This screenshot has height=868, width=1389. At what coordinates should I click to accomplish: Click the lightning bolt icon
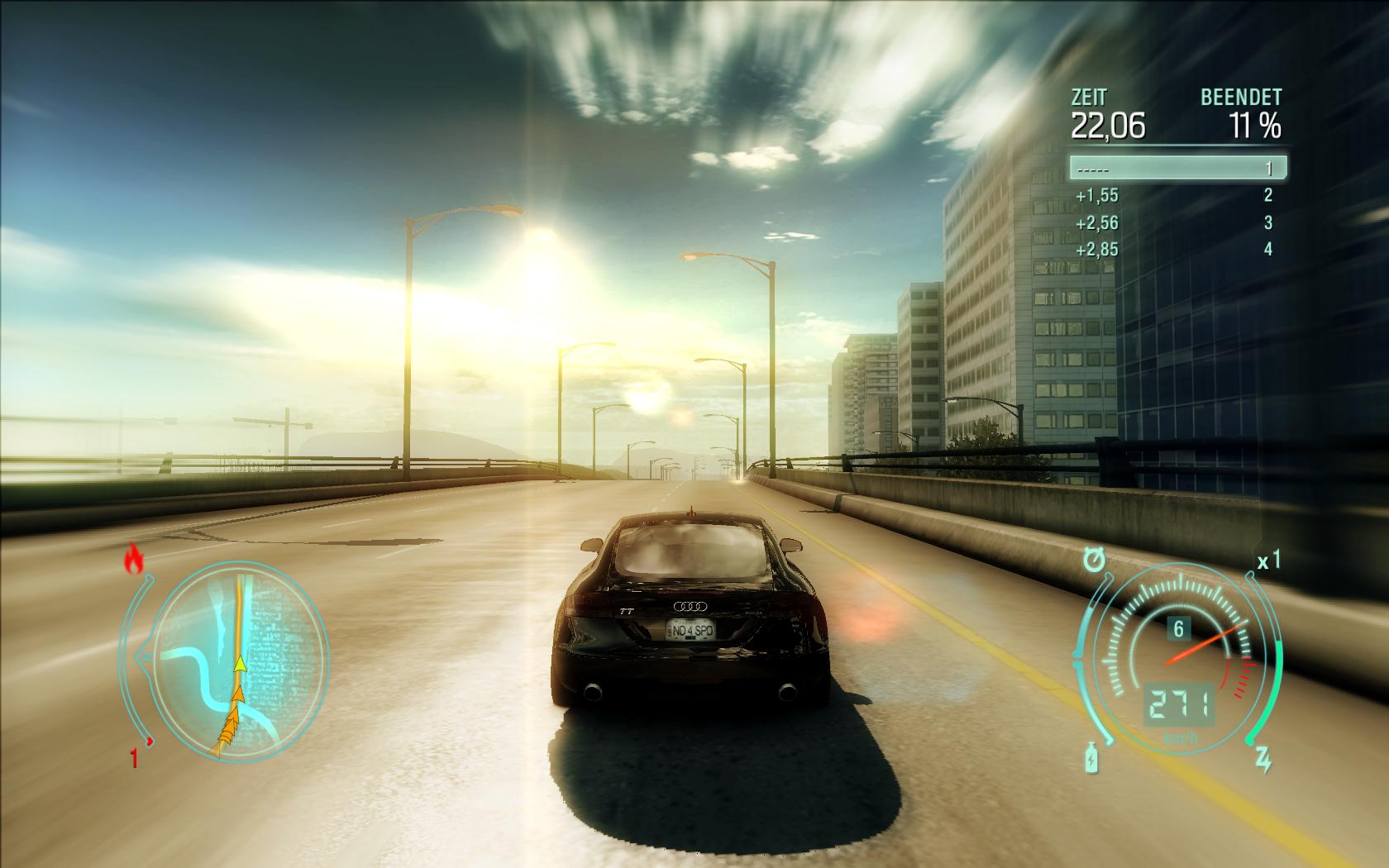click(x=1264, y=760)
